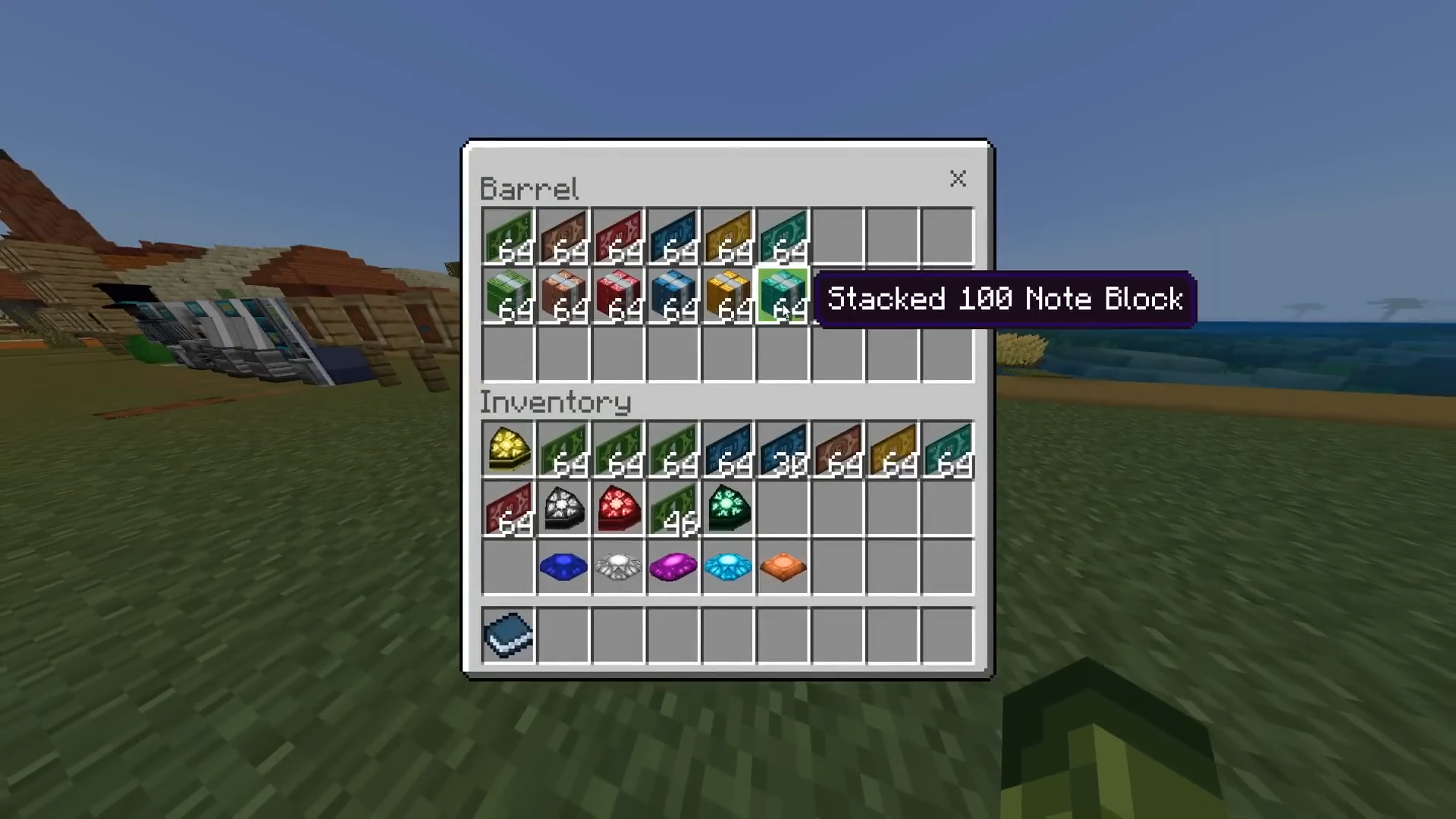Viewport: 1456px width, 819px height.
Task: Select the red gem in the inventory
Action: [618, 508]
